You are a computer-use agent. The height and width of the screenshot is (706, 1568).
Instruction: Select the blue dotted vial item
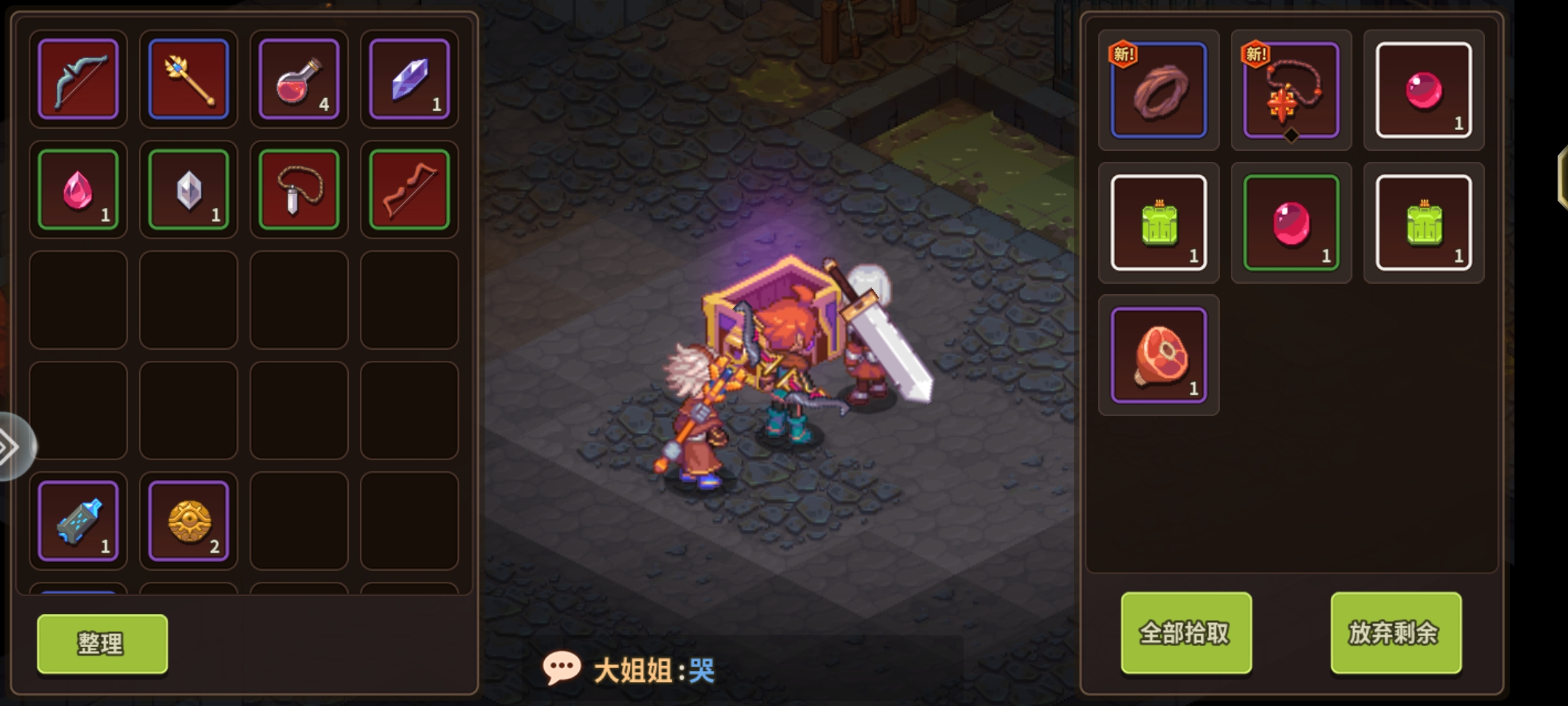78,521
